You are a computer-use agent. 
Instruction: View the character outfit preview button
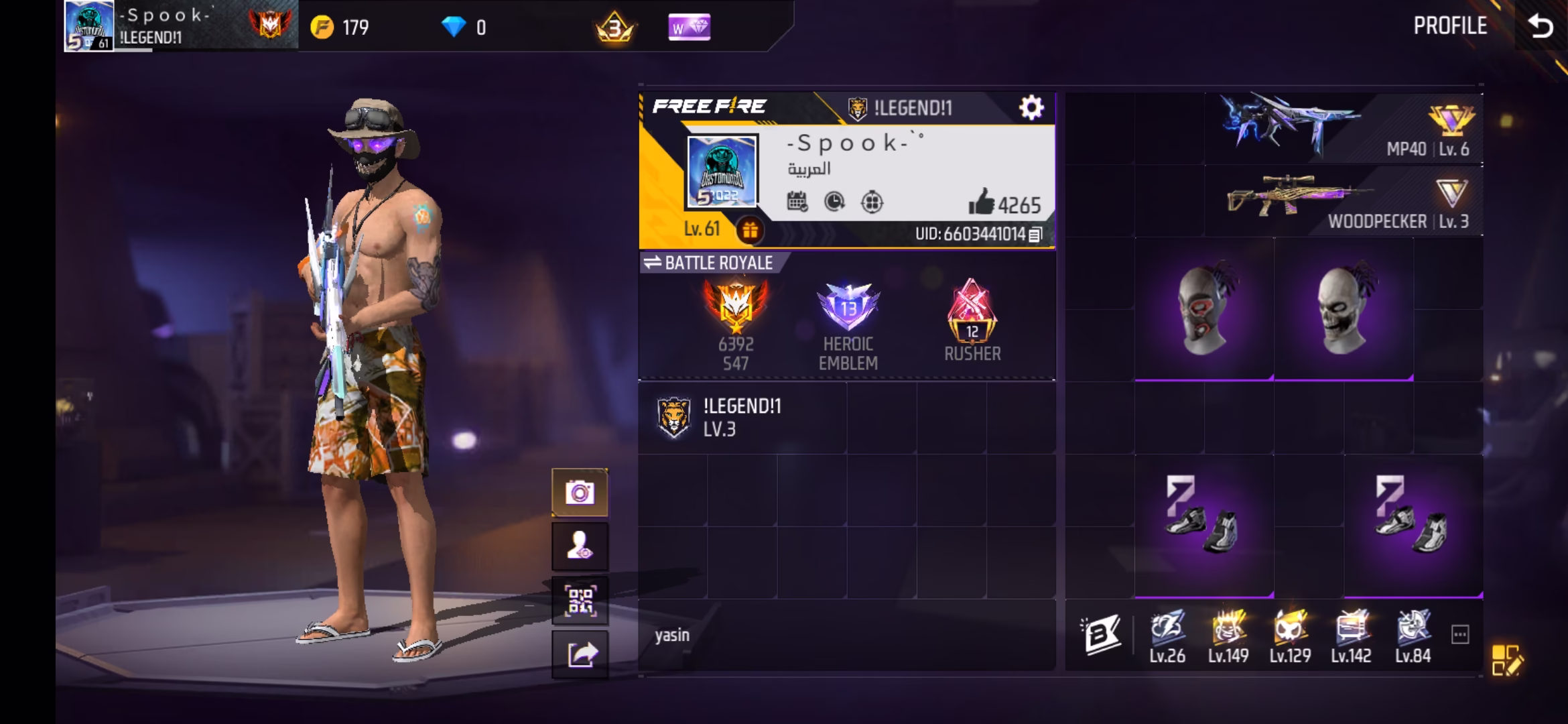[x=580, y=546]
